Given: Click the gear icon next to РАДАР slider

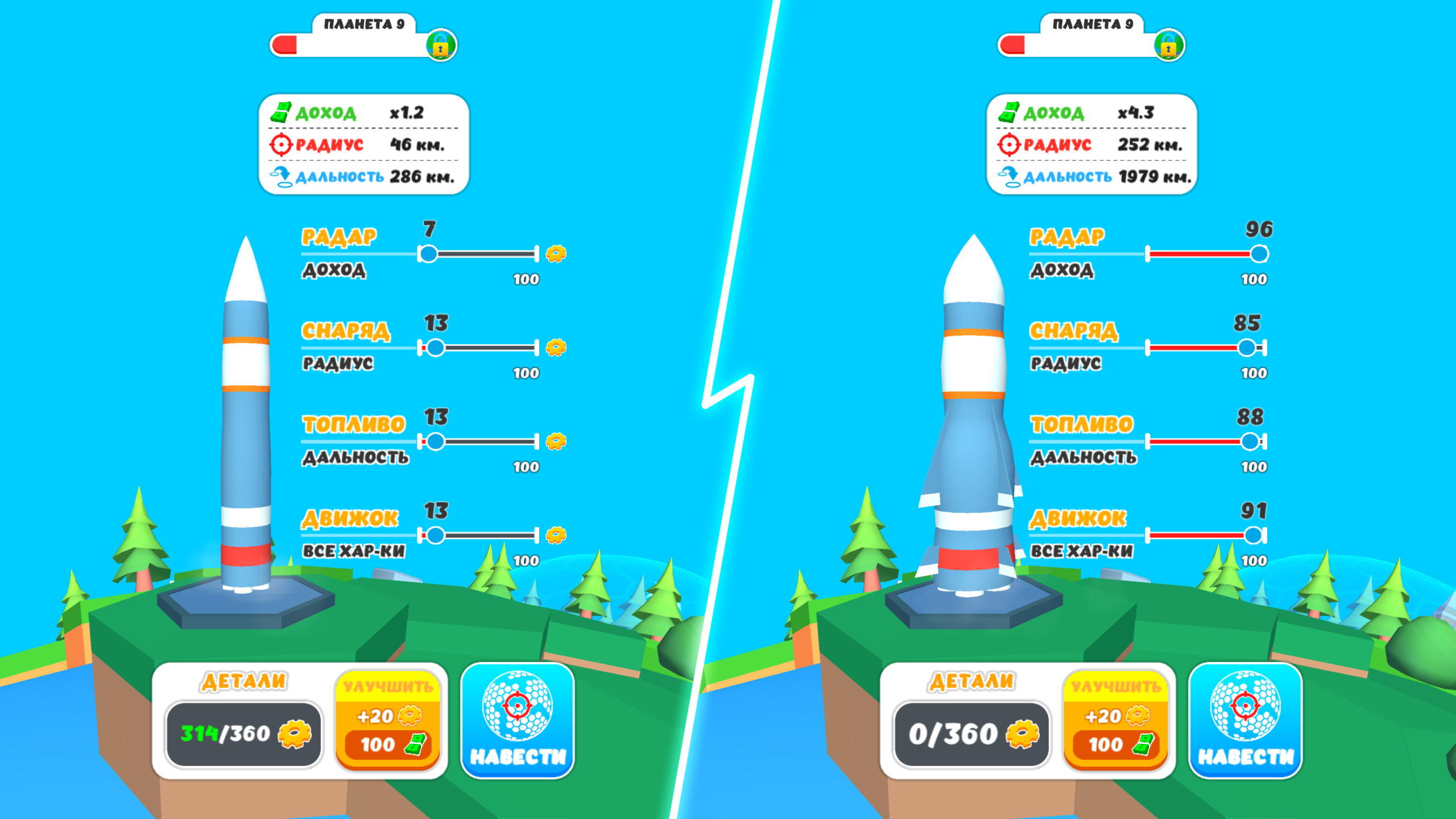Looking at the screenshot, I should click(556, 254).
